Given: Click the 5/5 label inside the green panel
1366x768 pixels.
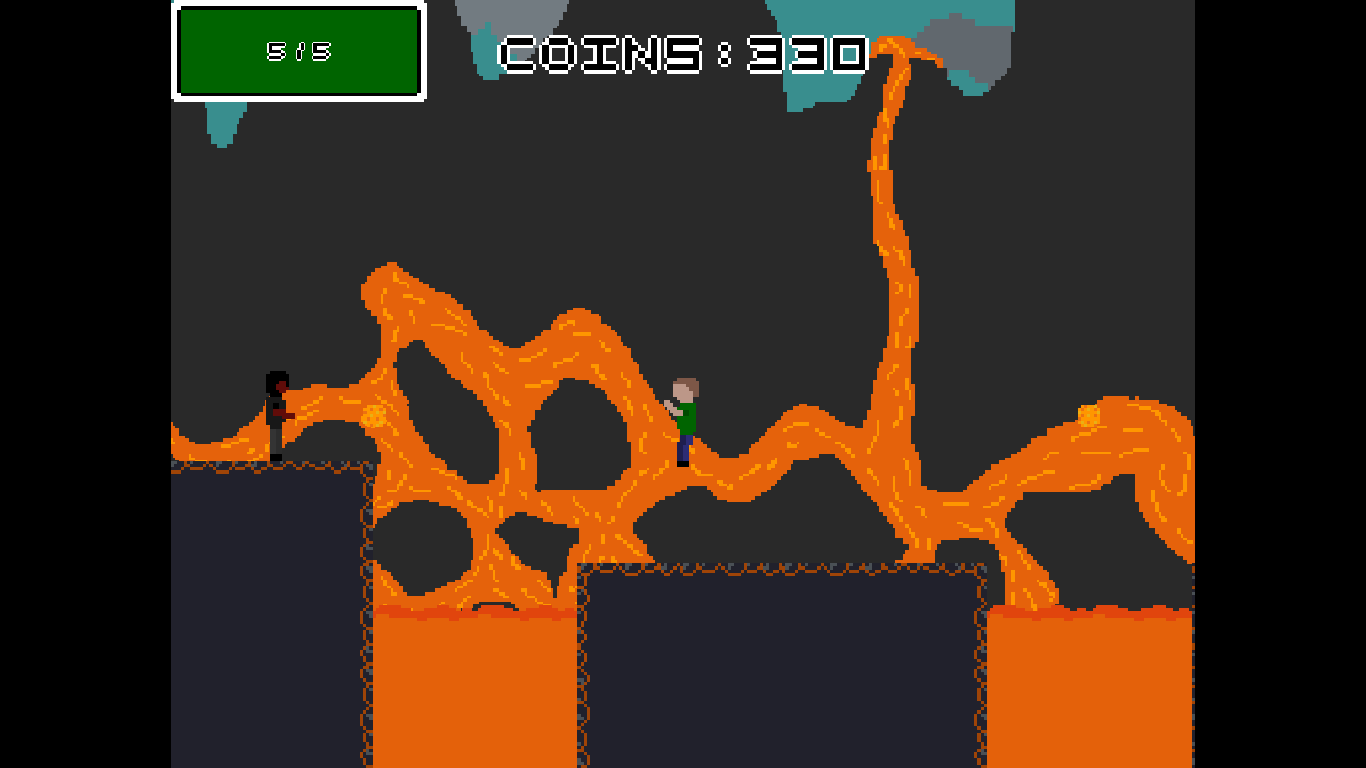Looking at the screenshot, I should pos(297,52).
